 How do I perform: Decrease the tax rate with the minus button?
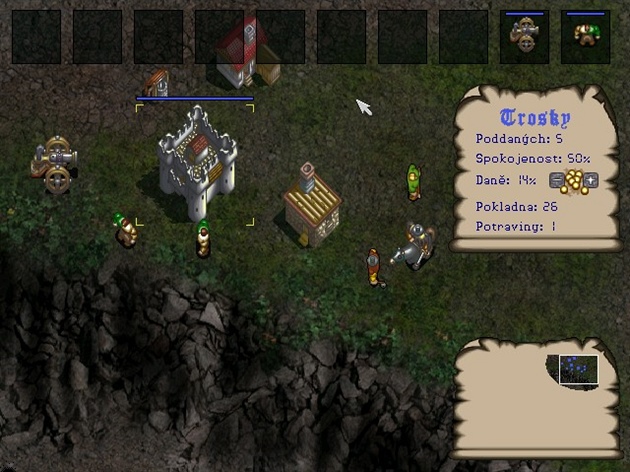pyautogui.click(x=557, y=181)
